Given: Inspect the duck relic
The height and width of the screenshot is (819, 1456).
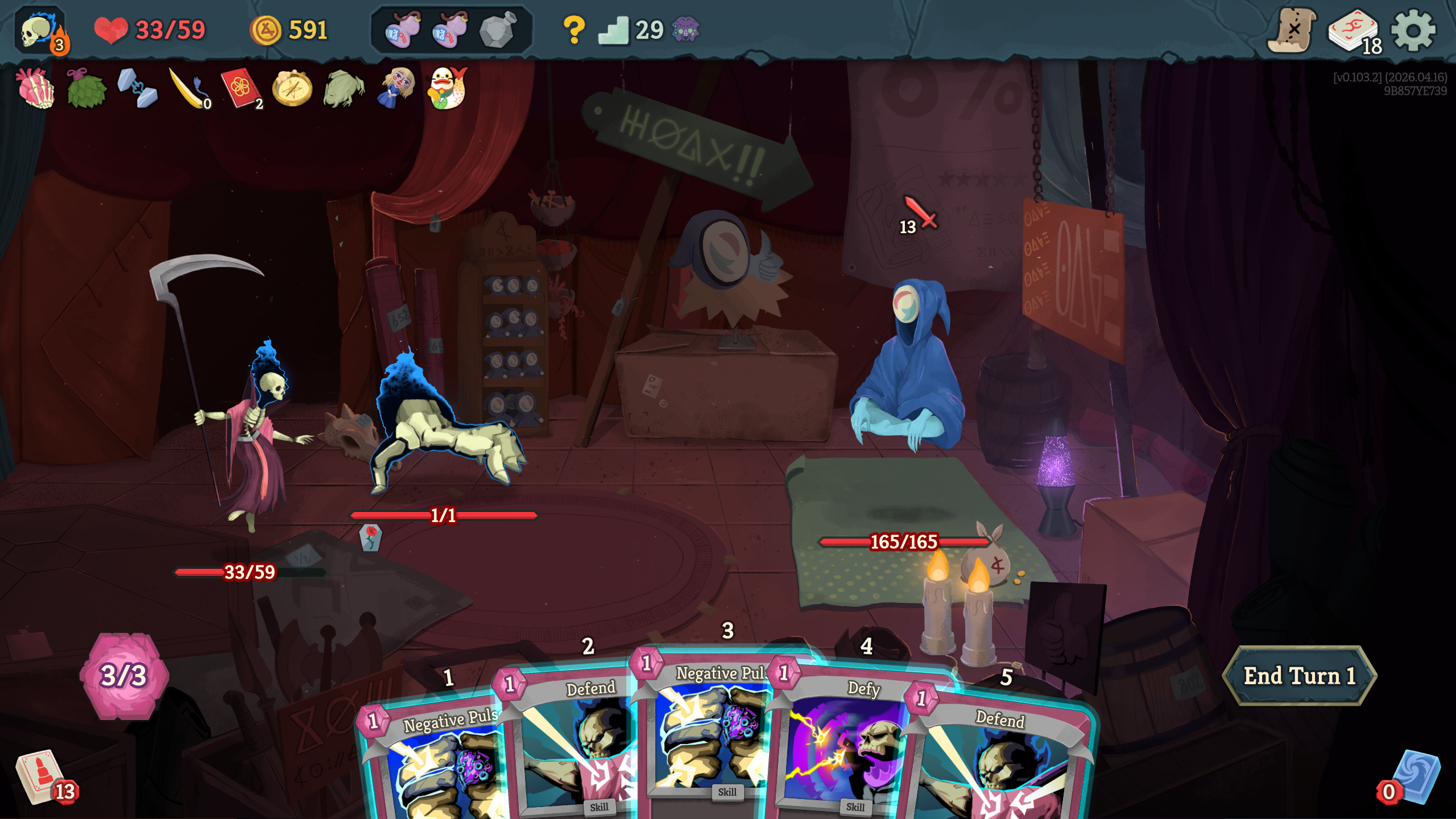Looking at the screenshot, I should click(x=448, y=88).
